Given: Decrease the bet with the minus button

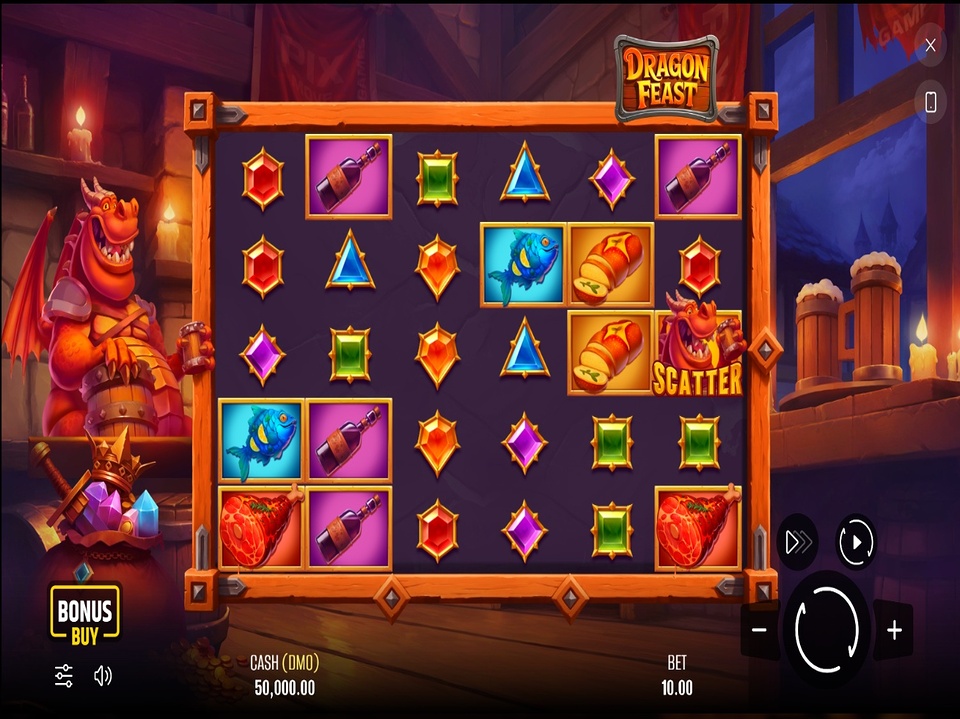Looking at the screenshot, I should 759,630.
